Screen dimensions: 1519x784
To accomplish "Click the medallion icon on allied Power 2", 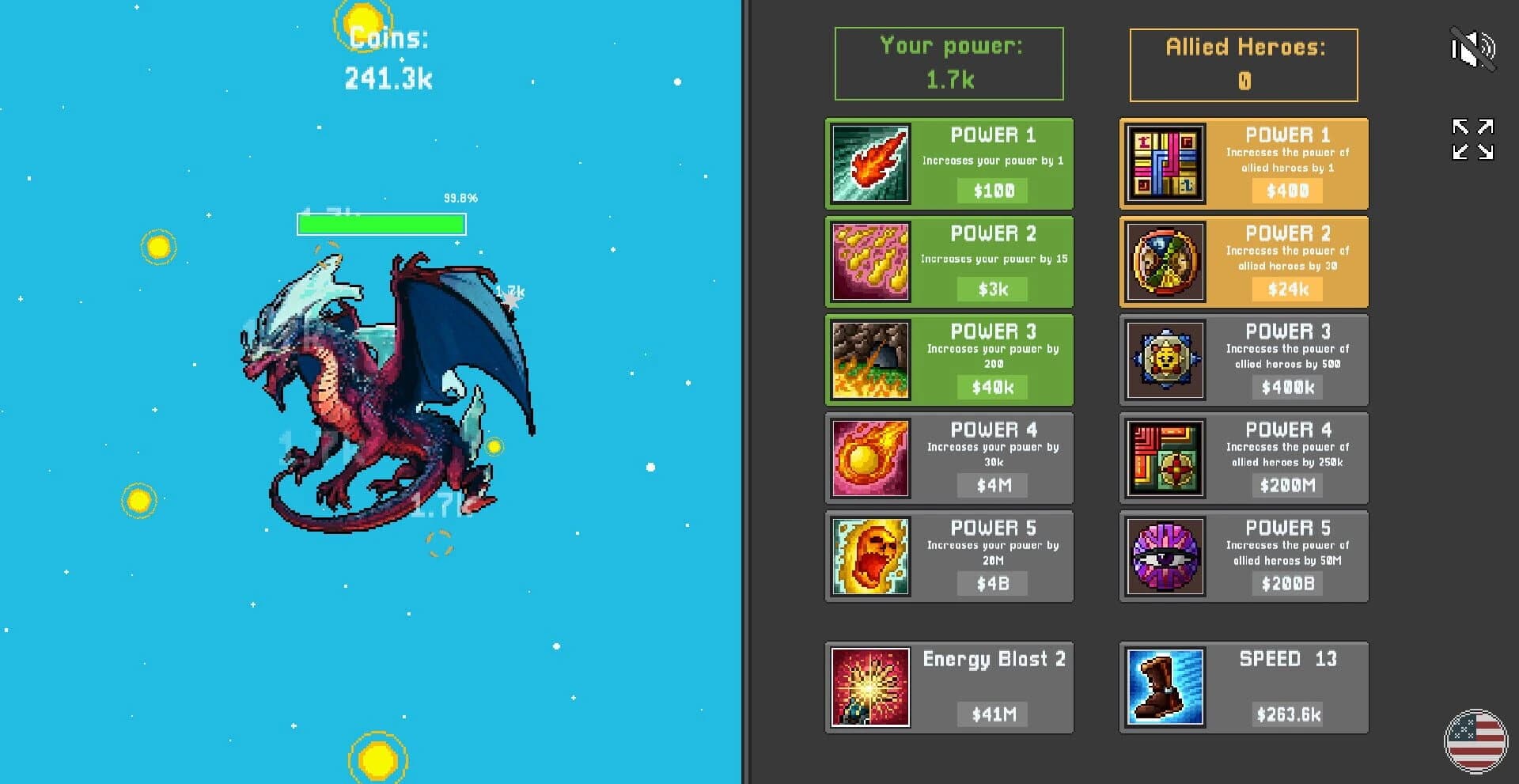I will tap(1164, 261).
